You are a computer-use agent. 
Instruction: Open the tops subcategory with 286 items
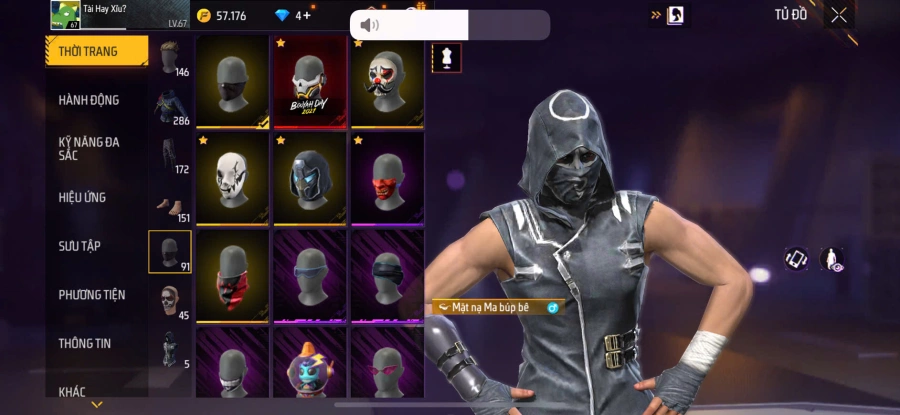coord(169,106)
